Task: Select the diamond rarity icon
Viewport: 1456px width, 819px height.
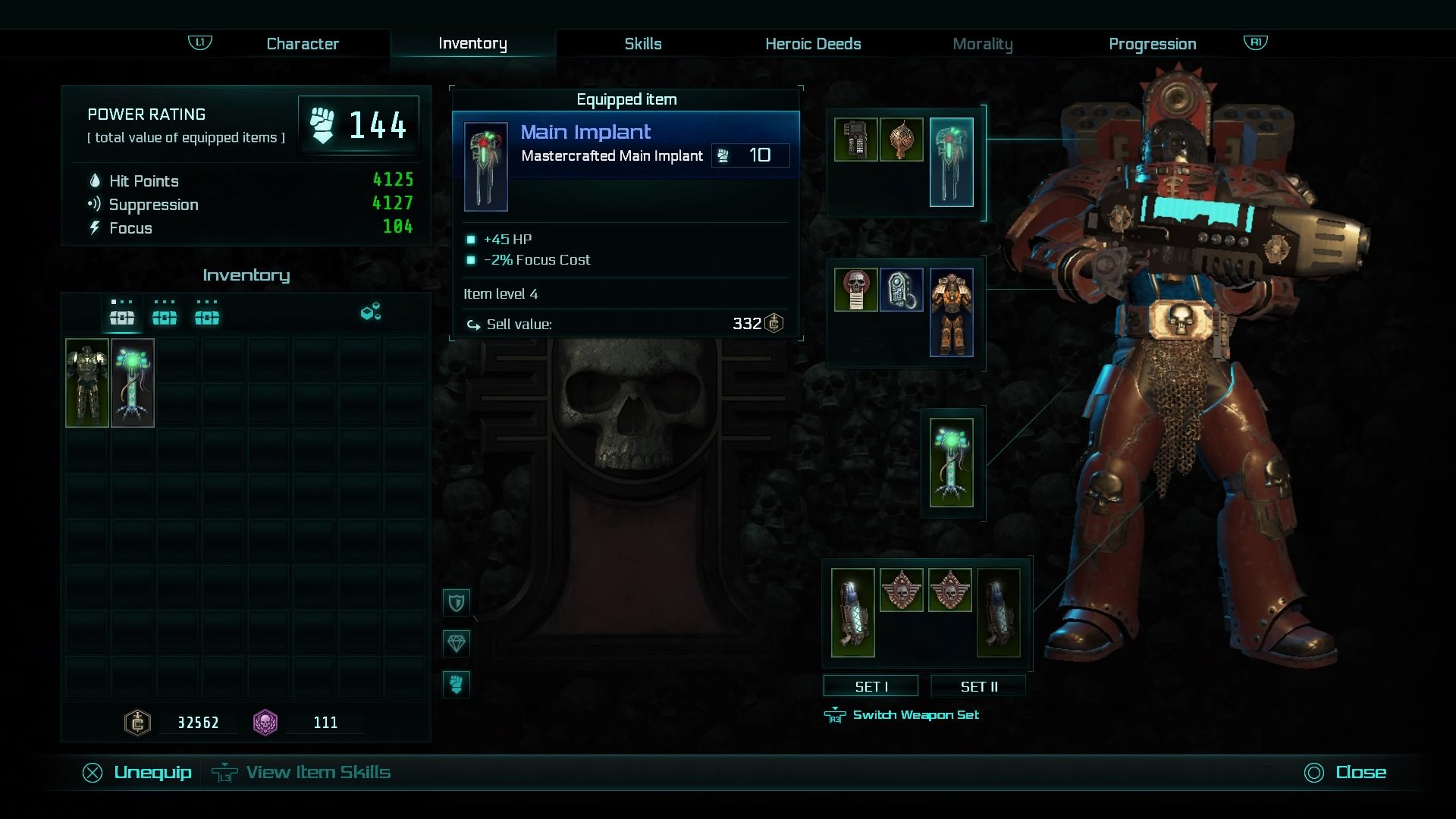Action: click(x=457, y=642)
